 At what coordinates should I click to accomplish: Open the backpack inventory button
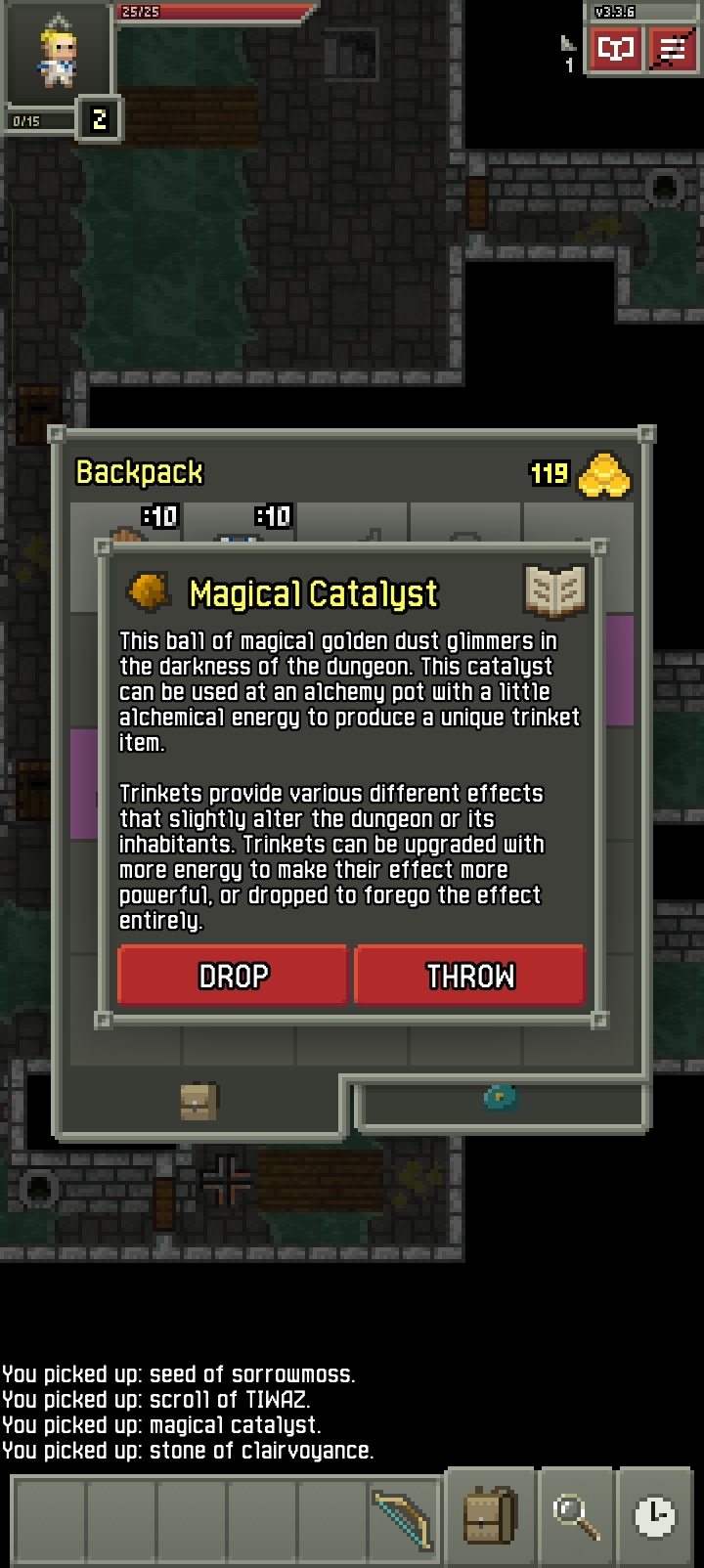(x=489, y=1515)
